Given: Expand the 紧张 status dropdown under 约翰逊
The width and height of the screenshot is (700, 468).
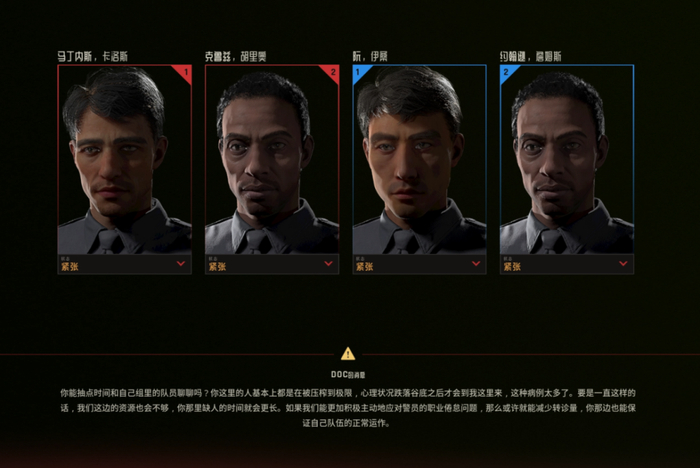Looking at the screenshot, I should coord(623,264).
